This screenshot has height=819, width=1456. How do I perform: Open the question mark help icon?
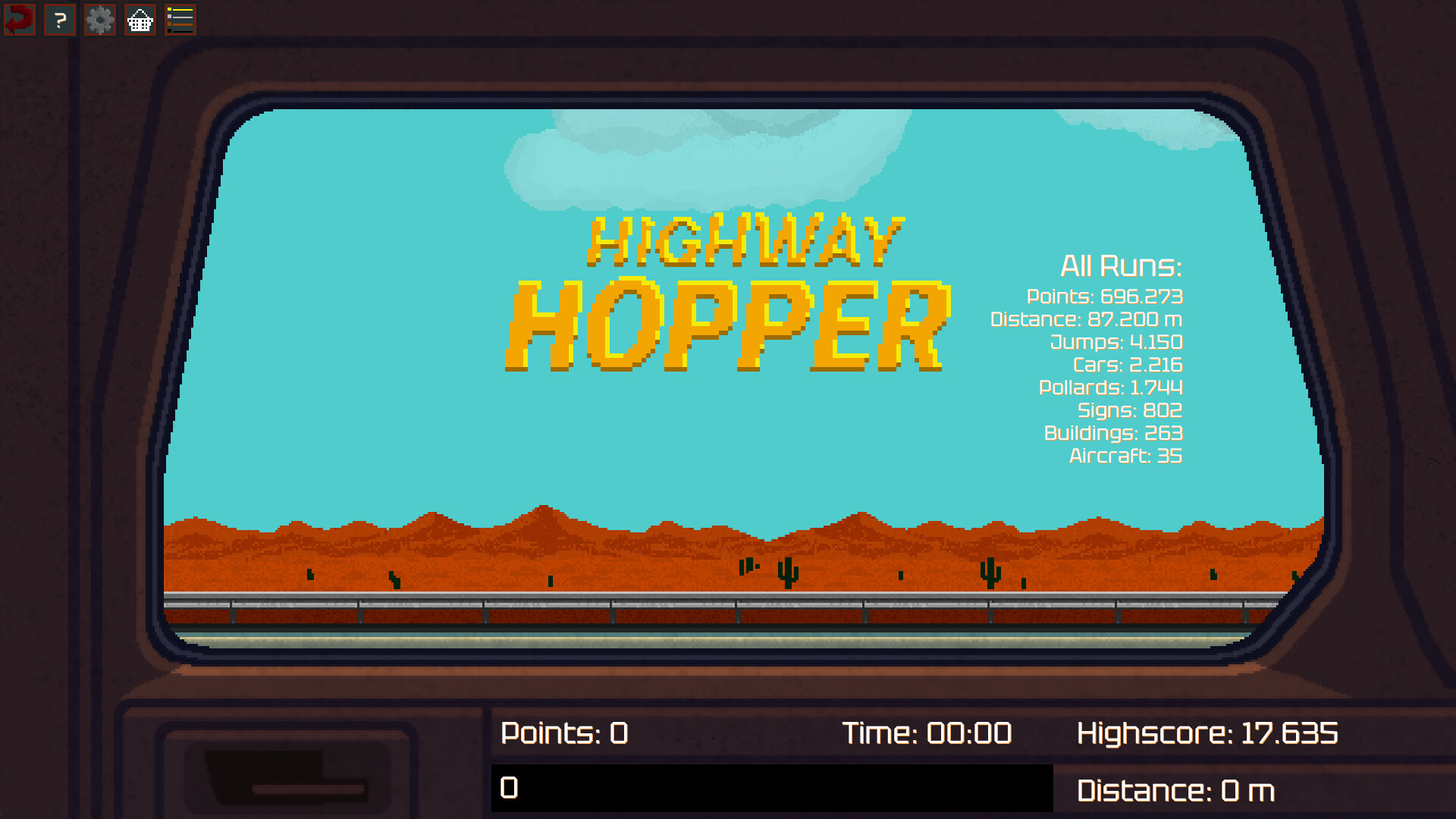point(59,20)
